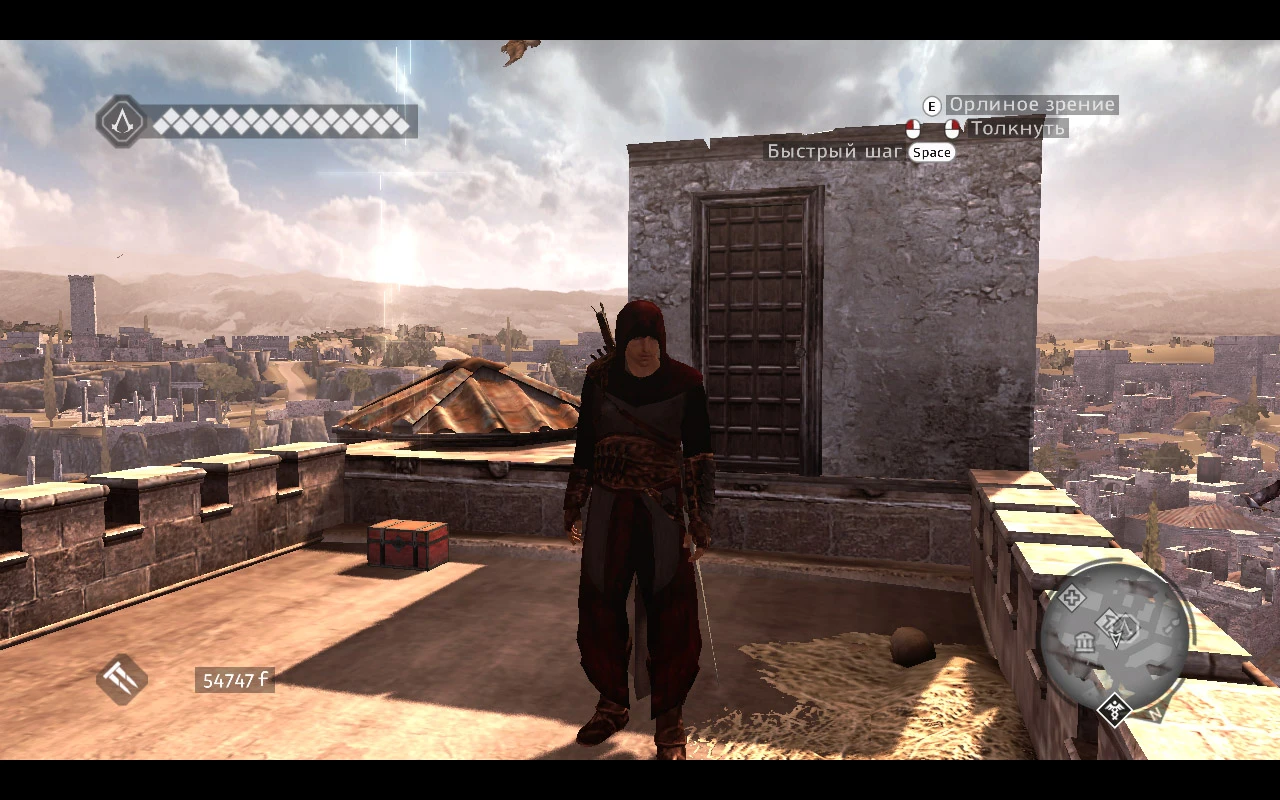Click the left mouse button icon near Толкнуть

pyautogui.click(x=913, y=128)
